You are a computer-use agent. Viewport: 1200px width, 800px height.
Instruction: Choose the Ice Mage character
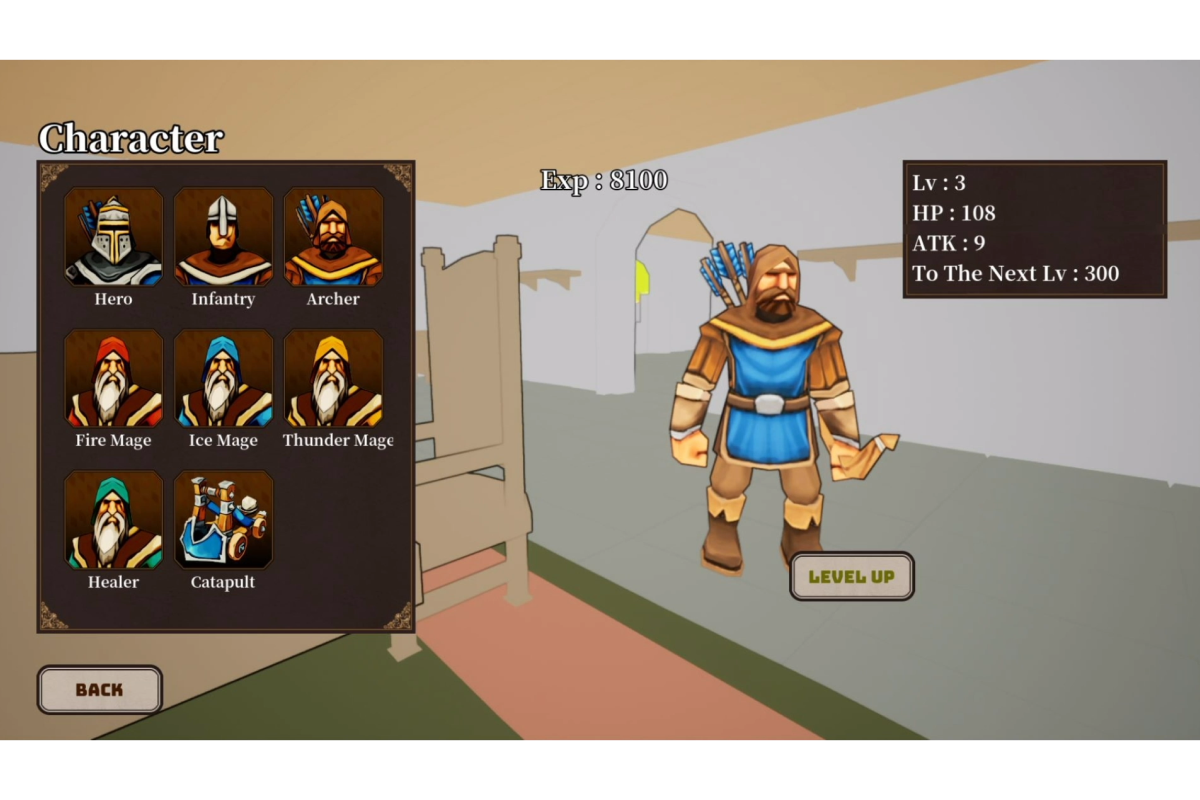[223, 379]
